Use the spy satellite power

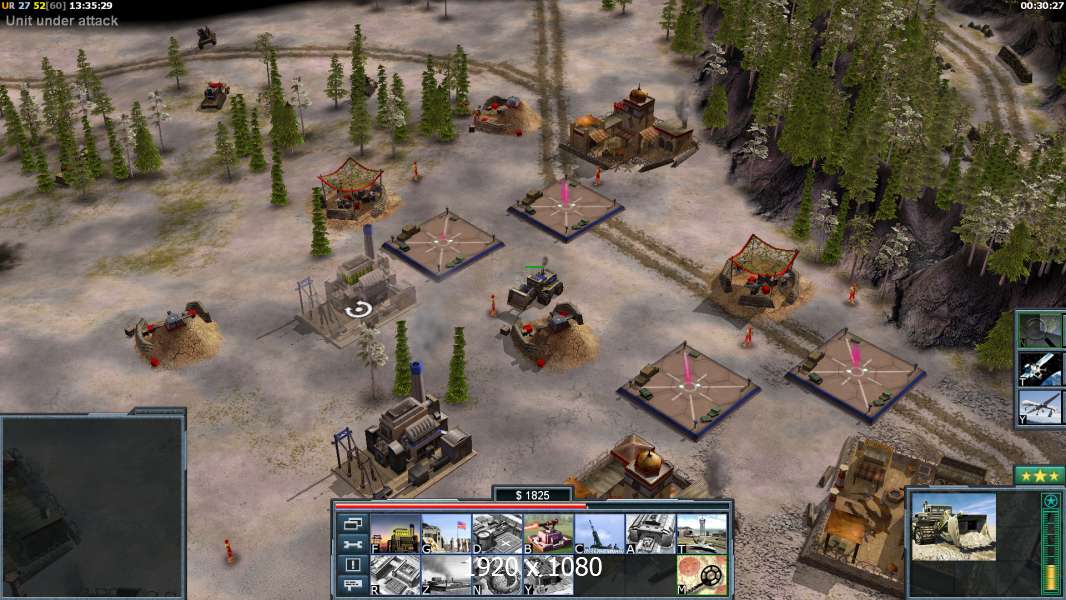click(1041, 367)
